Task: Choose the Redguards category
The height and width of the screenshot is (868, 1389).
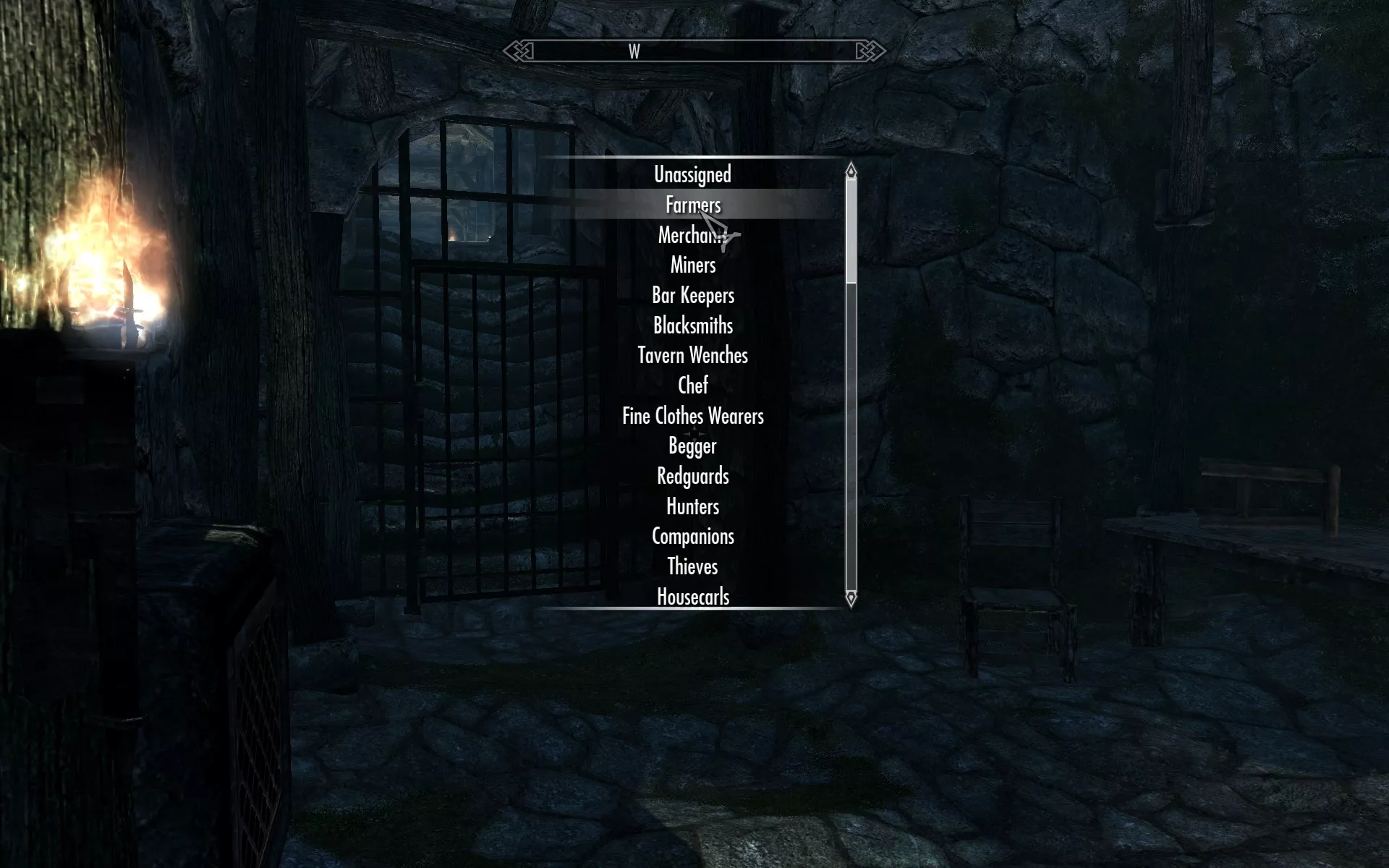Action: click(692, 476)
